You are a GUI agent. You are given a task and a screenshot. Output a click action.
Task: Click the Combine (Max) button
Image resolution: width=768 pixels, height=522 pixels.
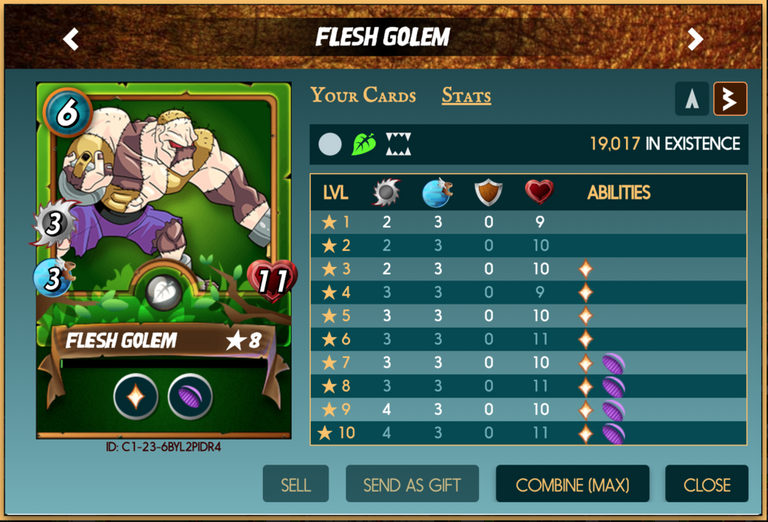(572, 485)
